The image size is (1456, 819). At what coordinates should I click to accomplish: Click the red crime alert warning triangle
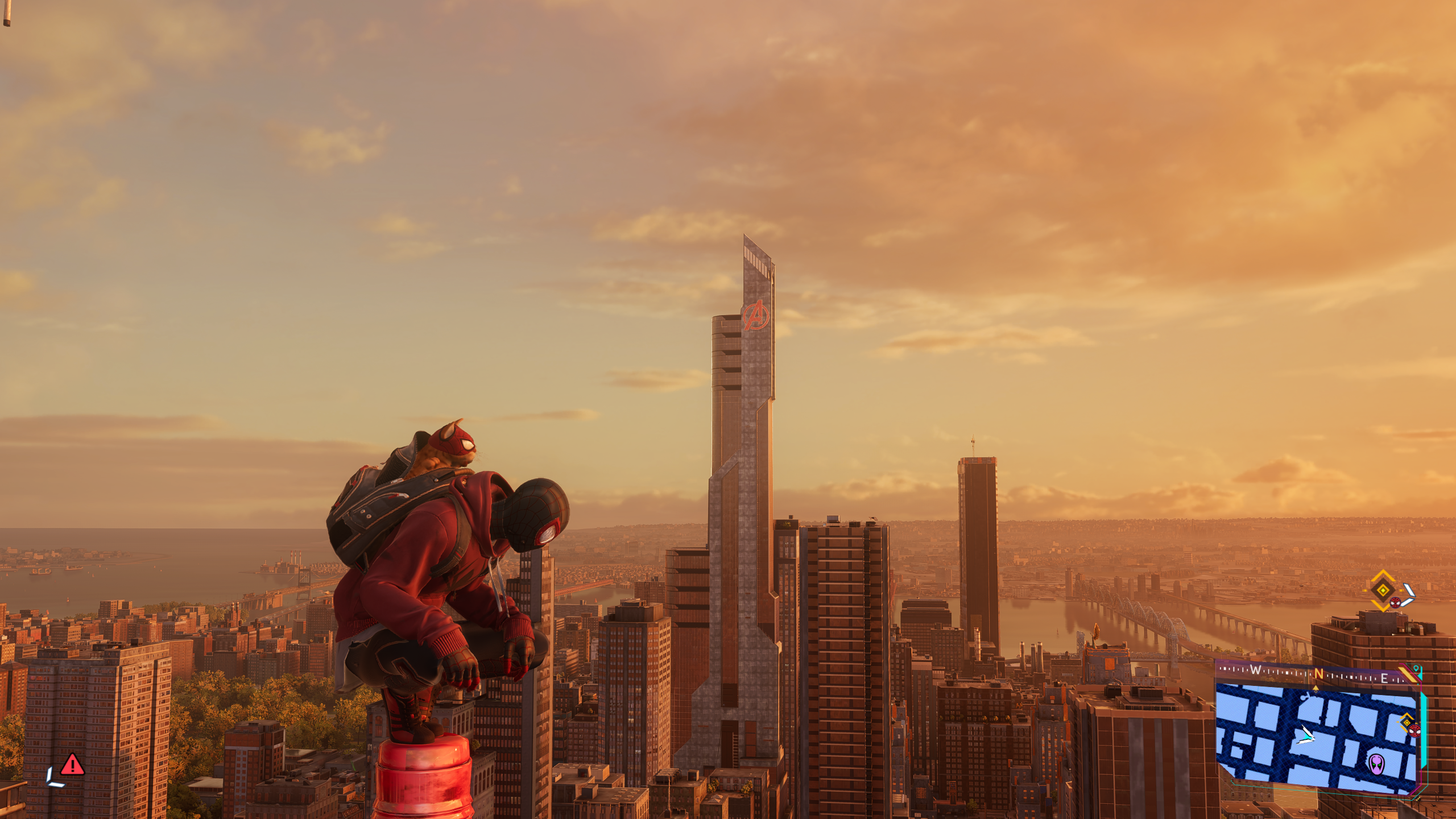click(x=72, y=765)
